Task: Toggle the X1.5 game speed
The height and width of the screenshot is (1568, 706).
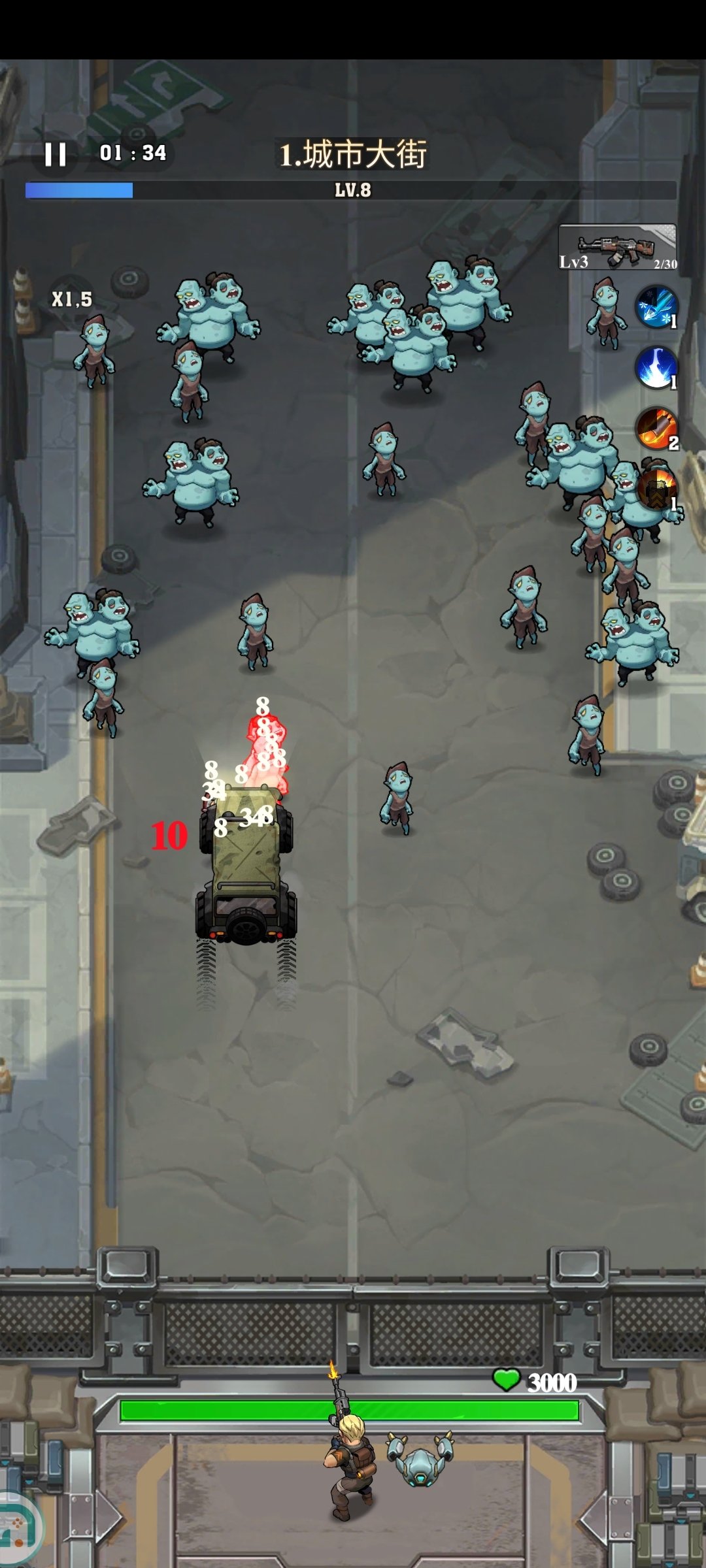Action: click(72, 299)
